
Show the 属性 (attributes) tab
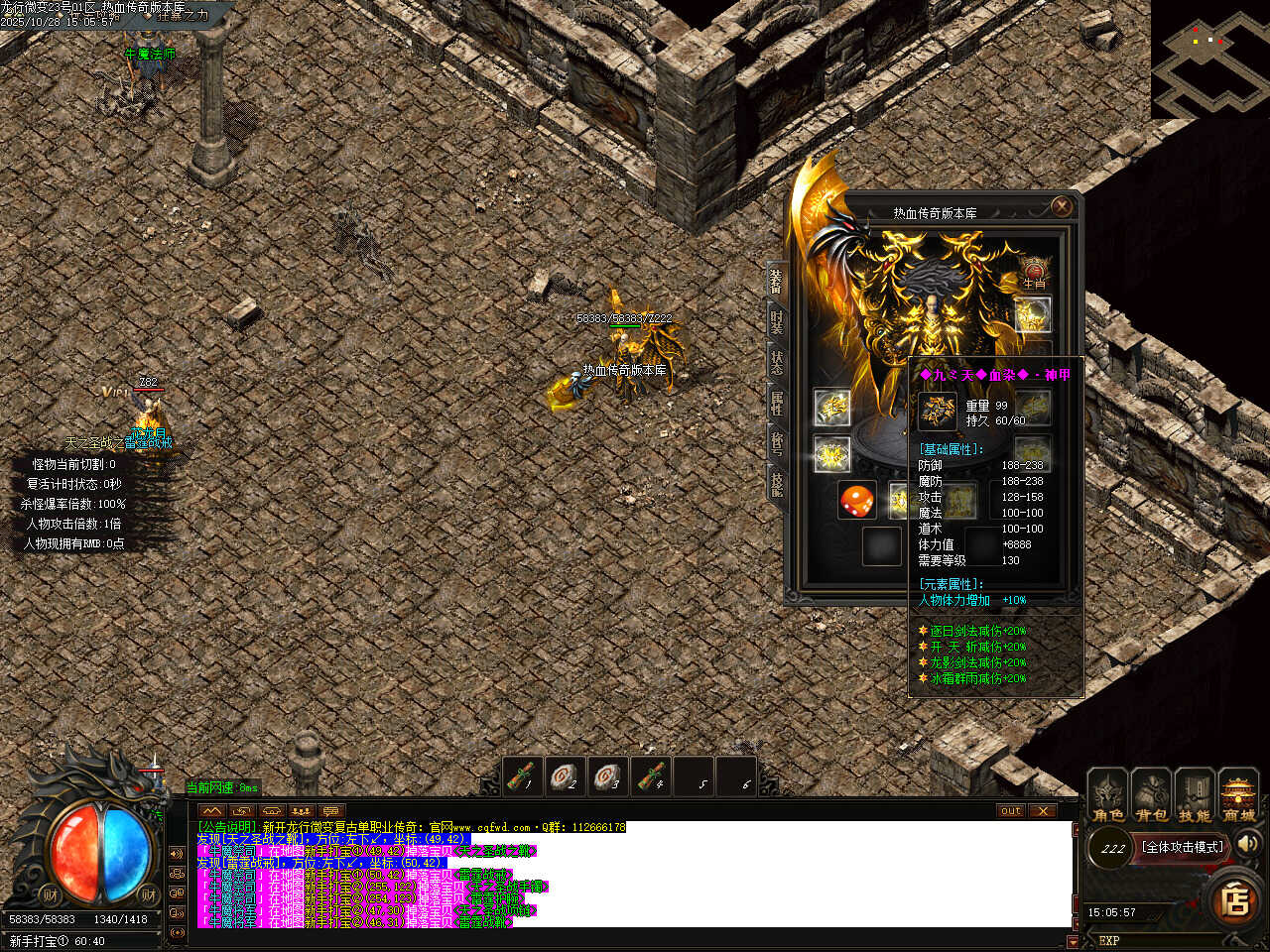(x=776, y=403)
